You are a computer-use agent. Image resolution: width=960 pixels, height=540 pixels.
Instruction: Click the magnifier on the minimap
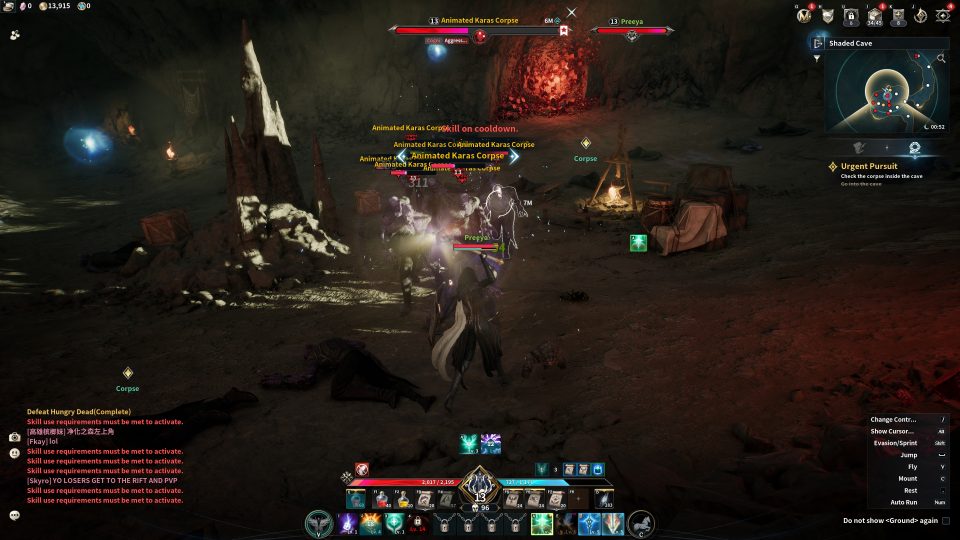(x=941, y=59)
